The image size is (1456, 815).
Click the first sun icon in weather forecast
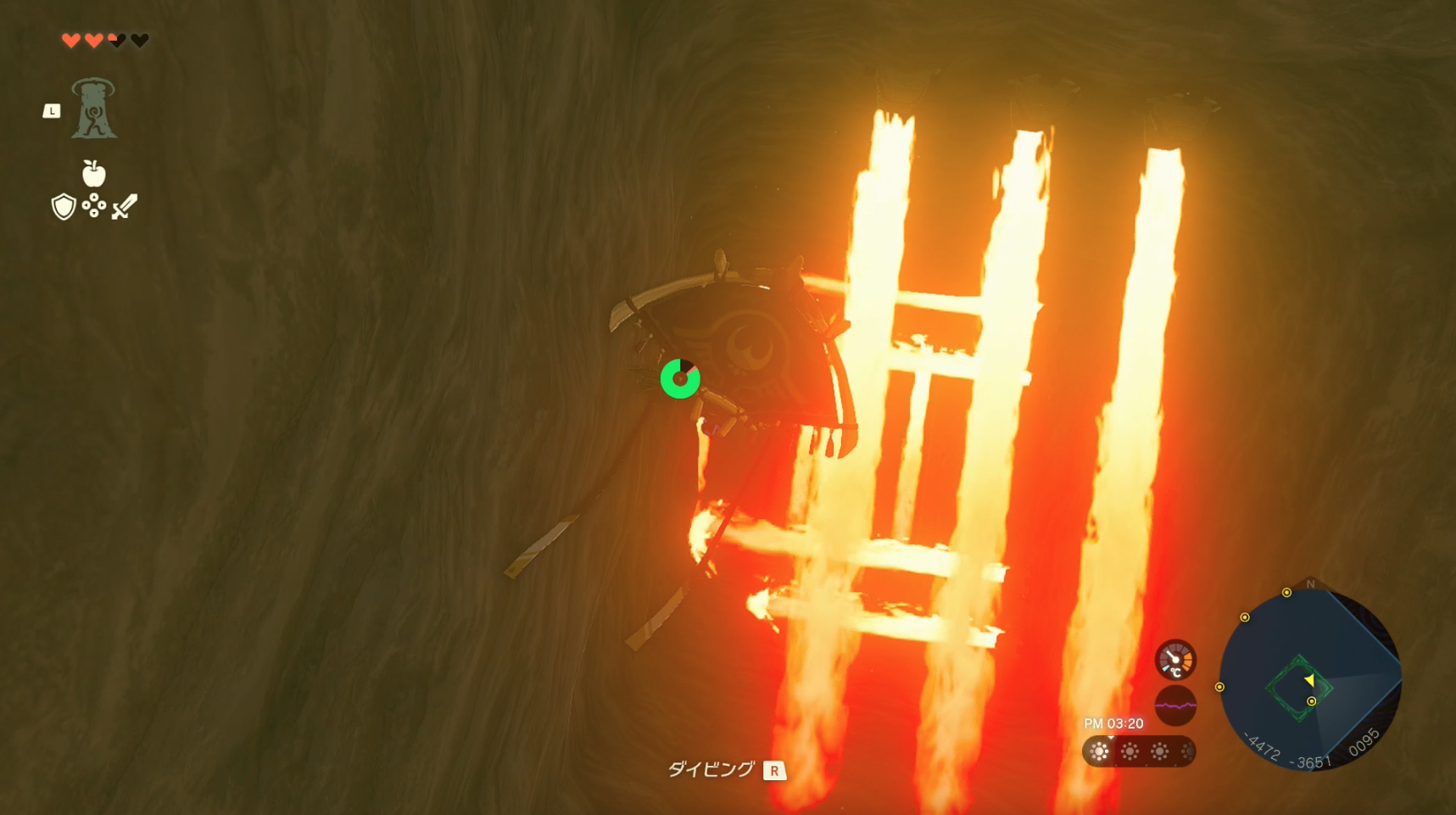[x=1099, y=751]
